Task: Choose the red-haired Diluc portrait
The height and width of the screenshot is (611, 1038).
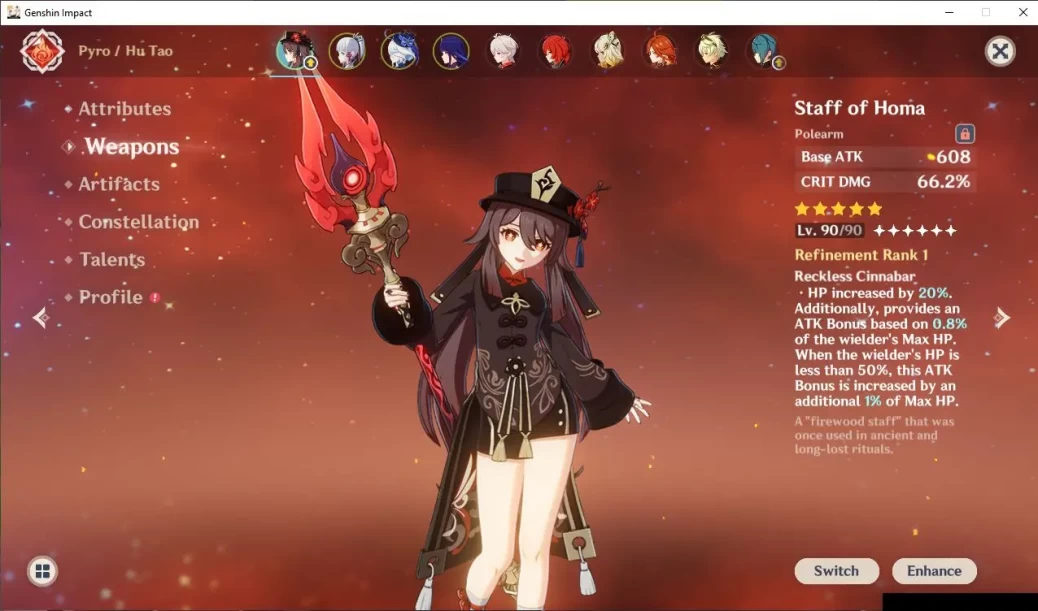Action: pyautogui.click(x=555, y=50)
